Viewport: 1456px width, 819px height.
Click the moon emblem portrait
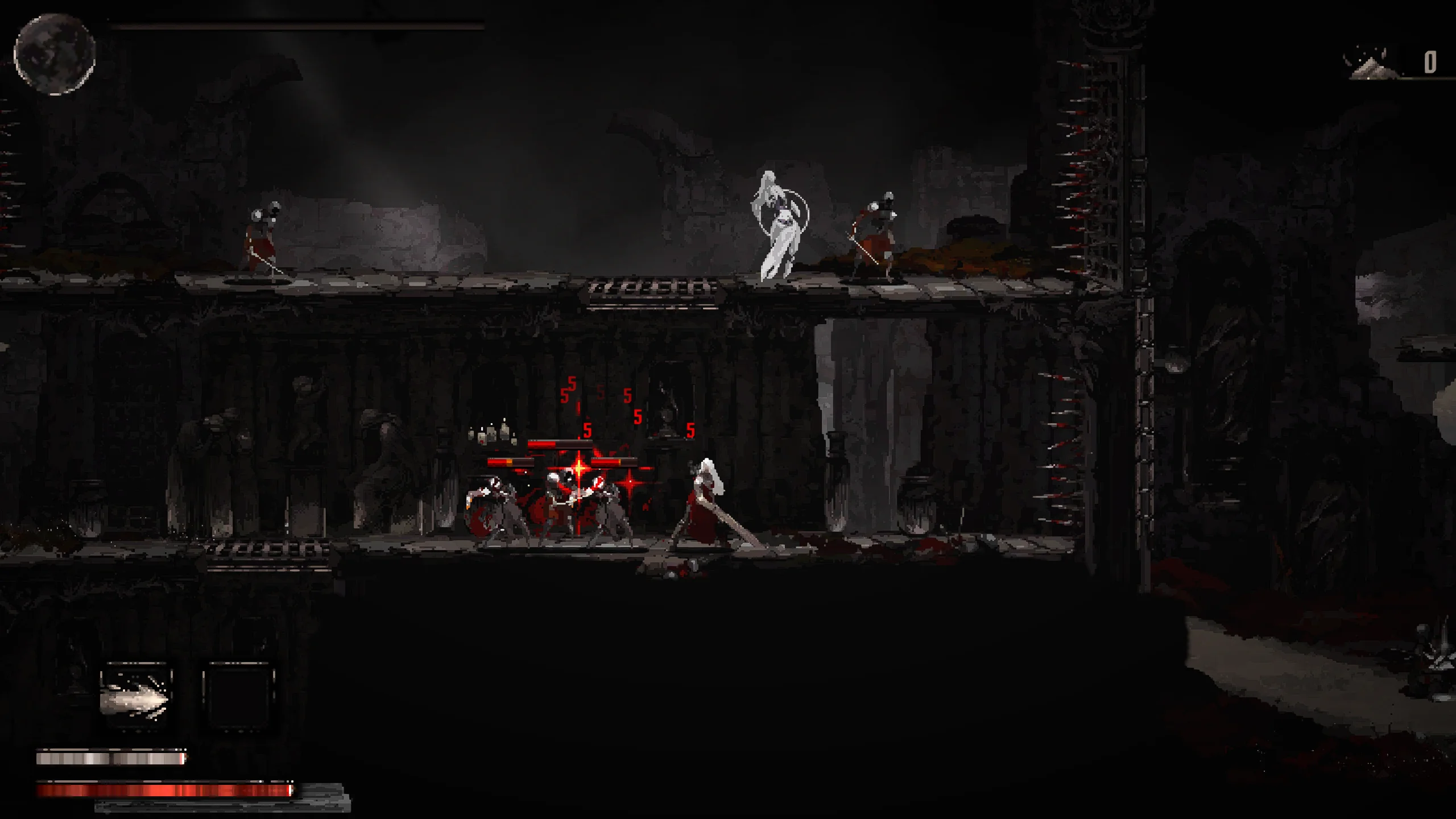(x=55, y=54)
